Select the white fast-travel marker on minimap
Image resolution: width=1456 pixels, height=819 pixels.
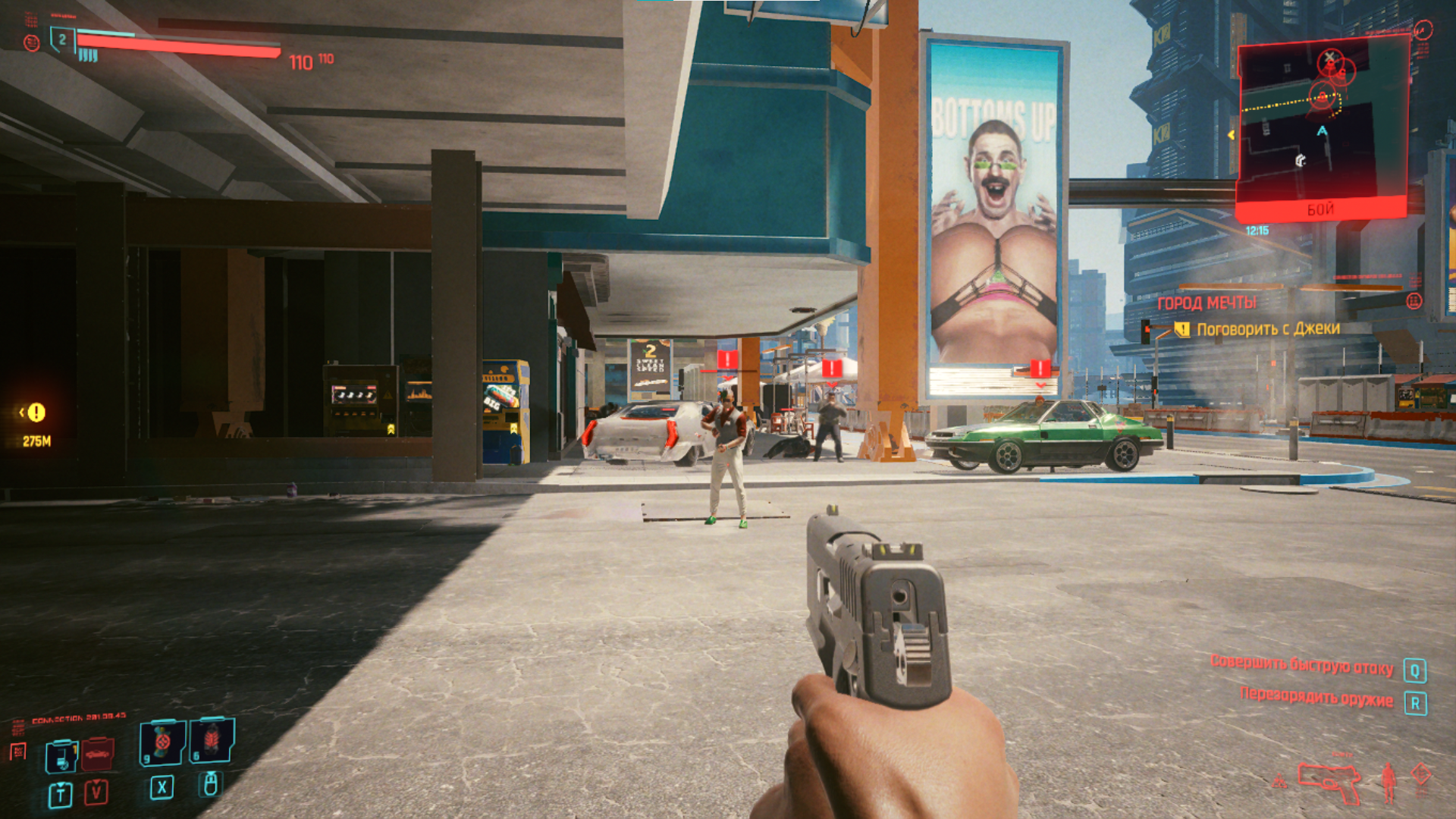pos(1301,160)
